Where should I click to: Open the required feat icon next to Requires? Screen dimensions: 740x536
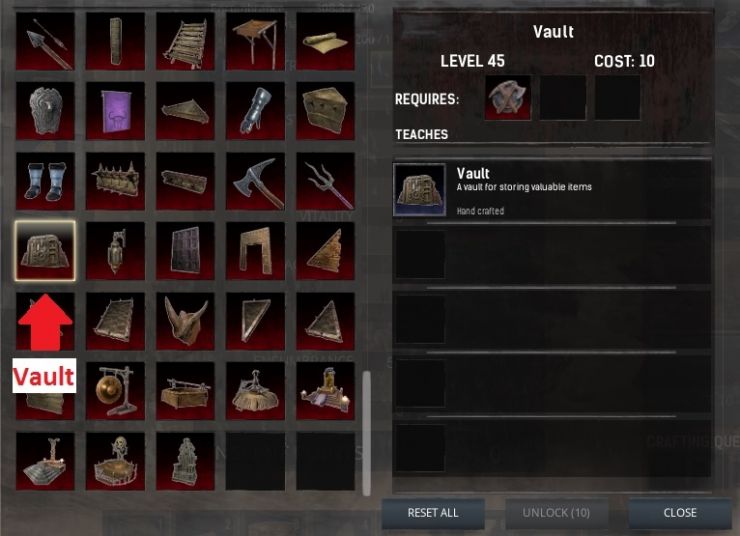click(508, 97)
